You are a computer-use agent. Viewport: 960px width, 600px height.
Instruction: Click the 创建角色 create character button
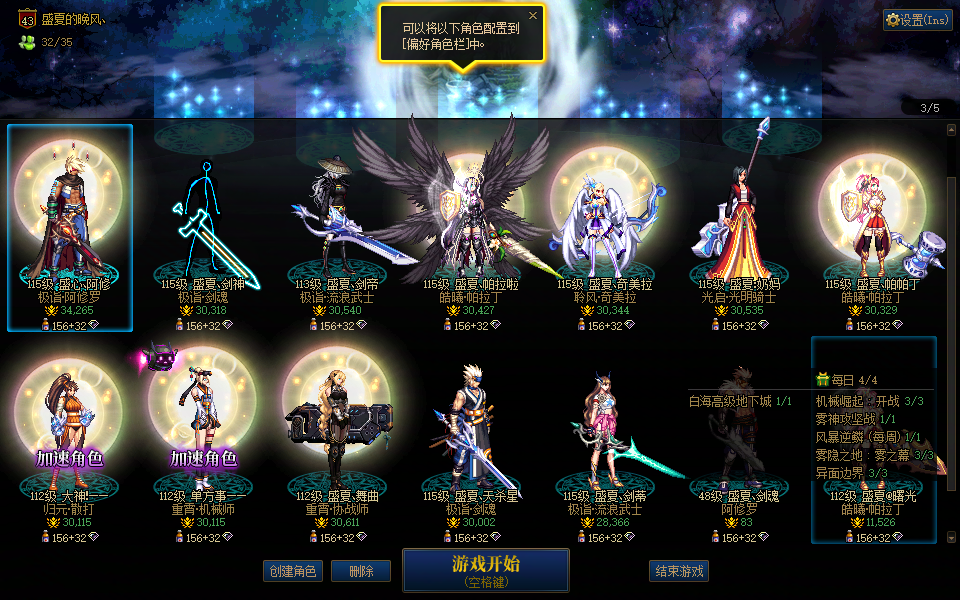coord(293,571)
